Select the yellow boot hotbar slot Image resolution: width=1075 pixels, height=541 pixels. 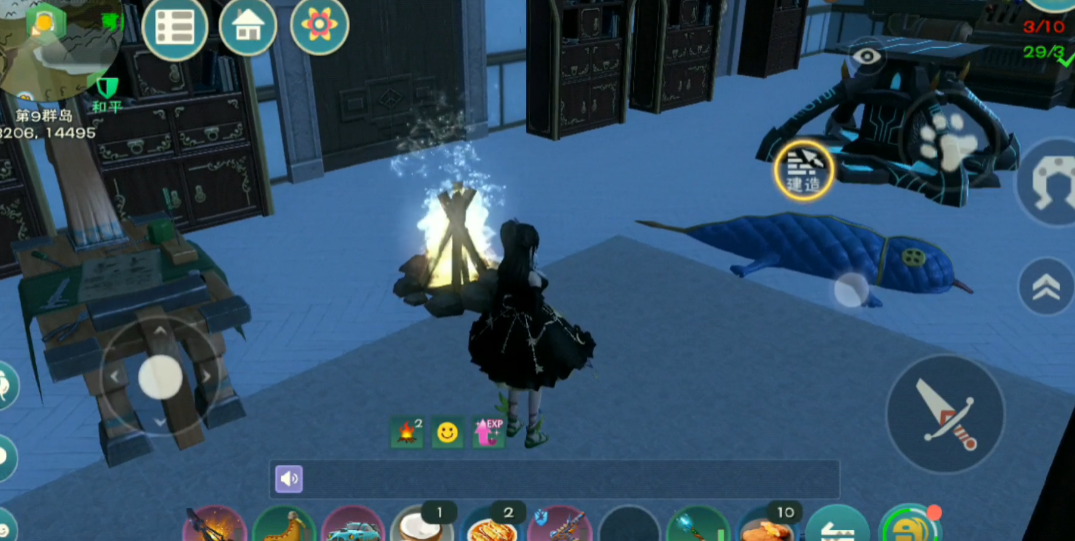point(284,526)
